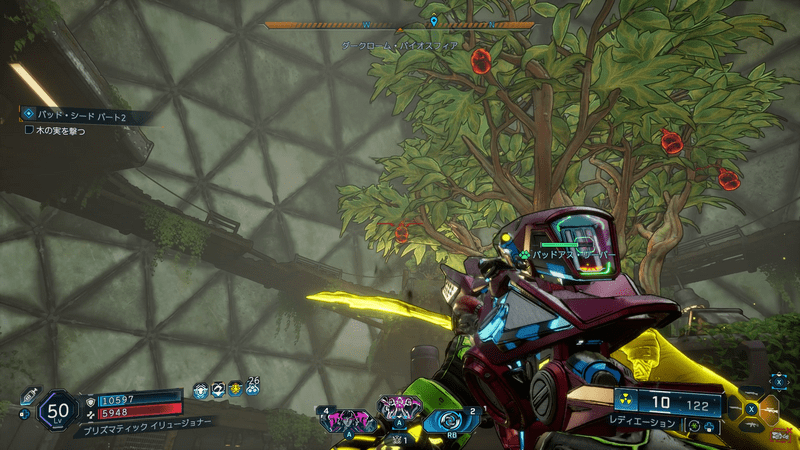800x450 pixels.
Task: Open the level 50 character badge
Action: (59, 409)
